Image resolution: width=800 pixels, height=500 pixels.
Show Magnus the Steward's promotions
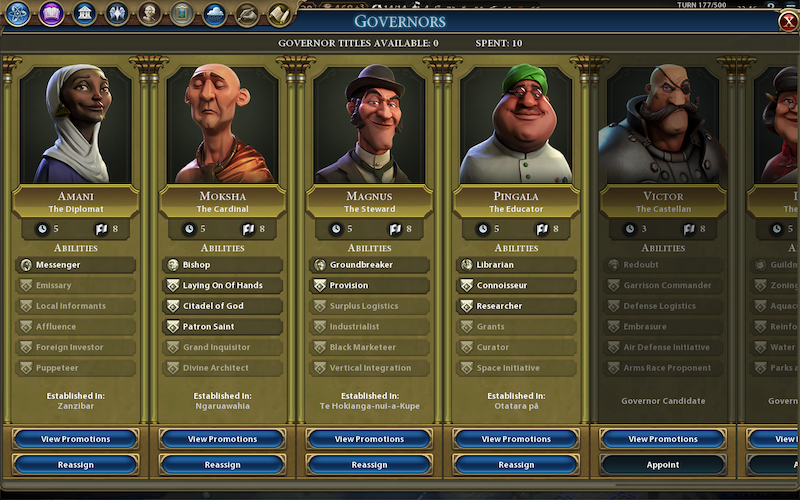369,439
